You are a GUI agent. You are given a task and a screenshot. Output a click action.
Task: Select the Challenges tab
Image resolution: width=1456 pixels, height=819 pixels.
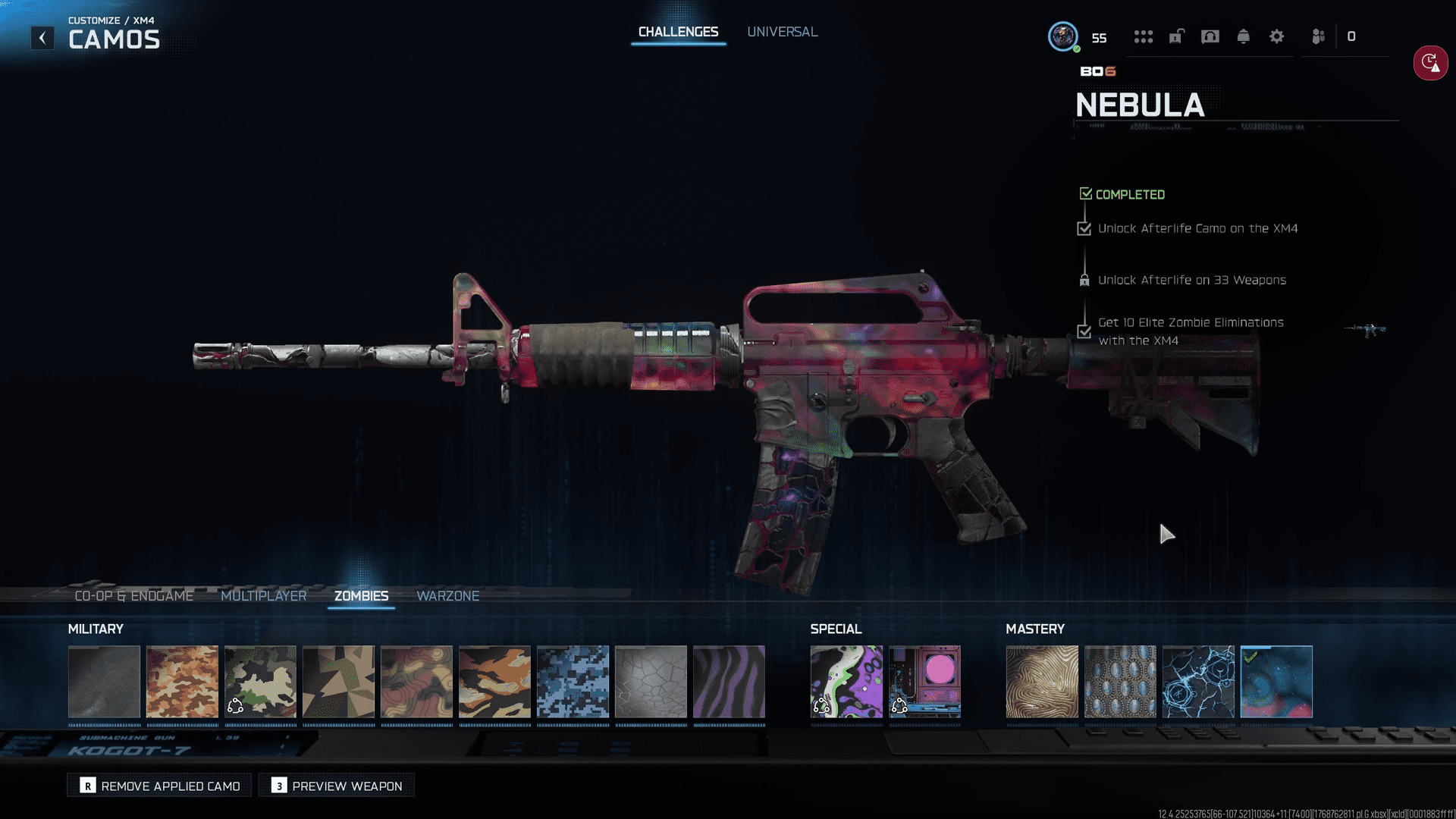(x=678, y=32)
